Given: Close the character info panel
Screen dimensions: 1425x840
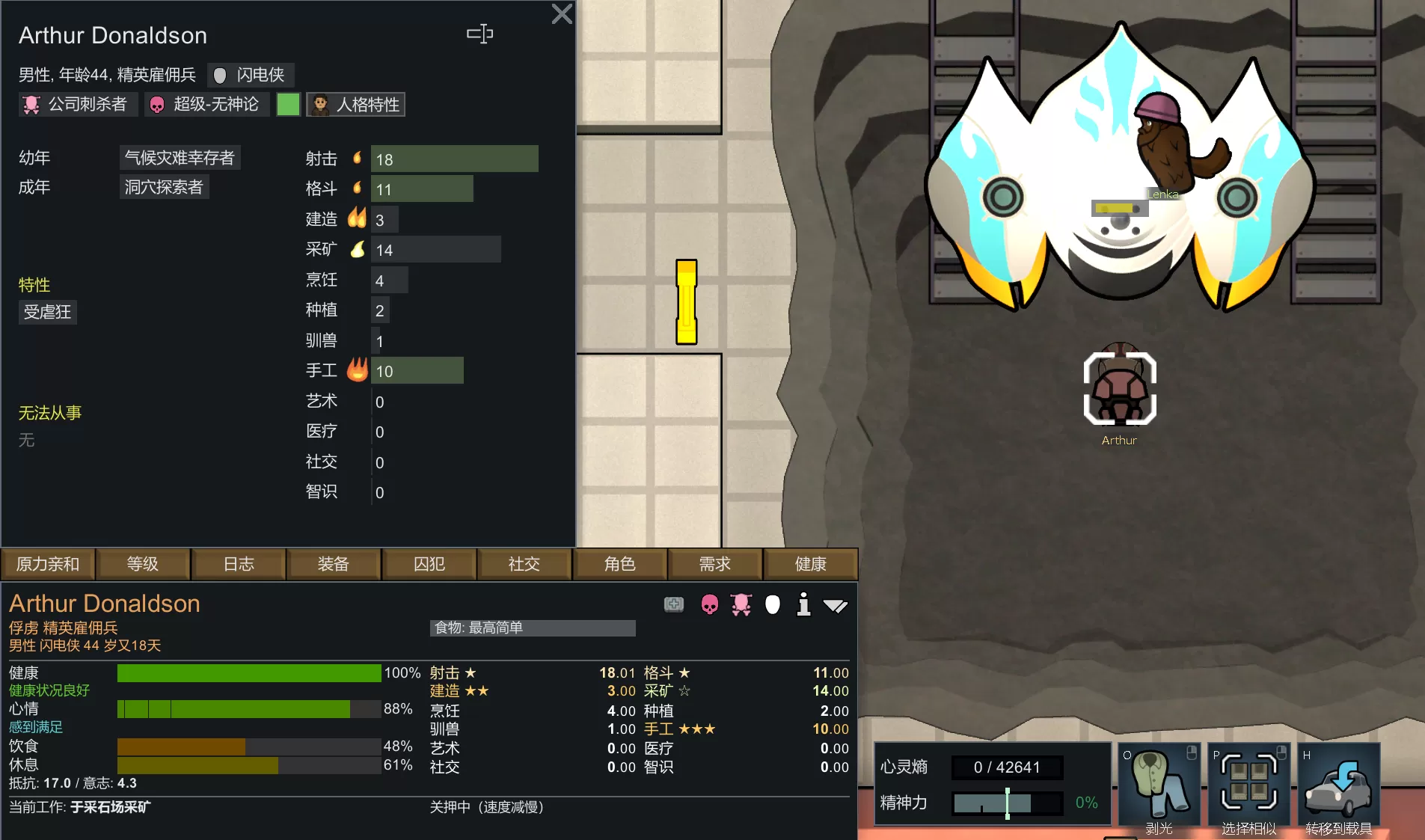Looking at the screenshot, I should (x=562, y=14).
